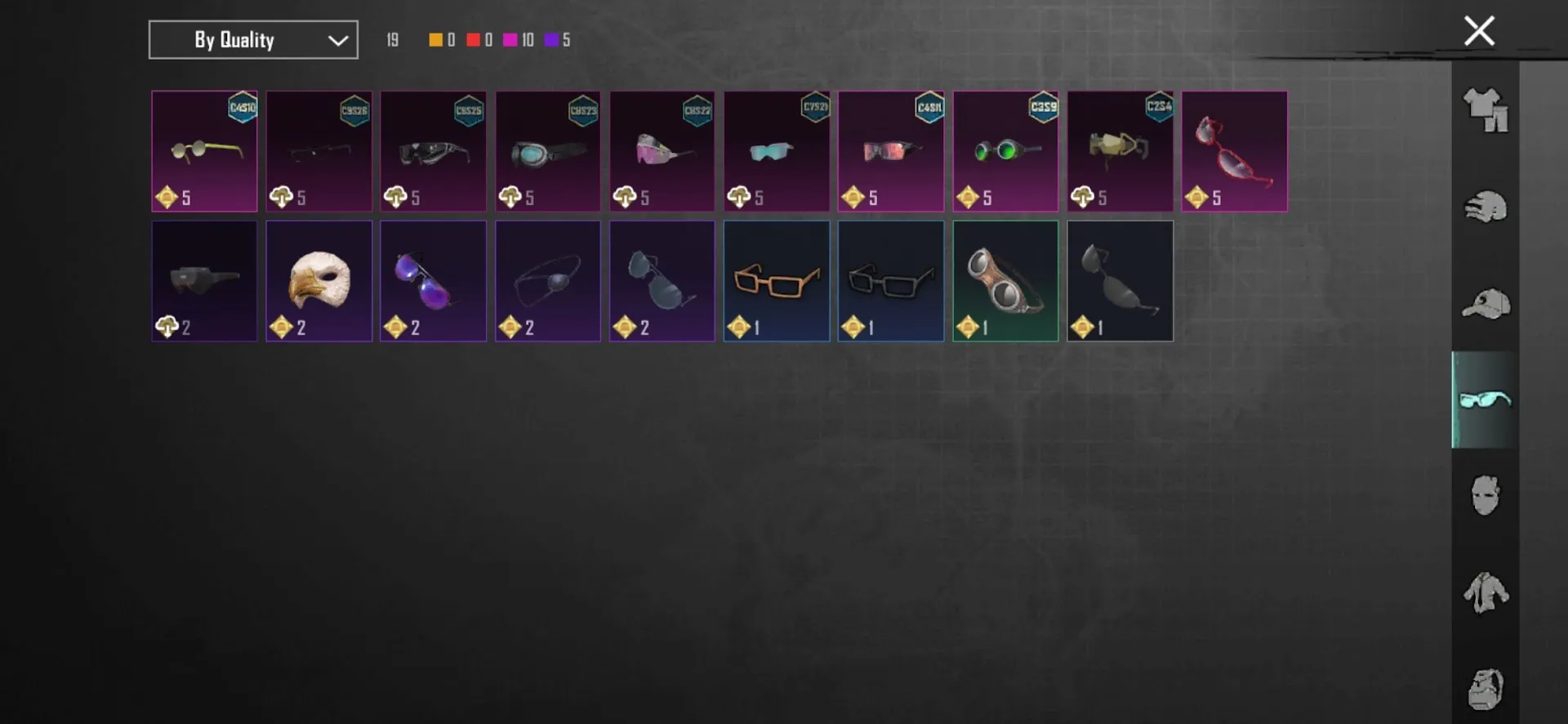Open the mask category in the sidebar
The width and height of the screenshot is (1568, 724).
(1486, 496)
